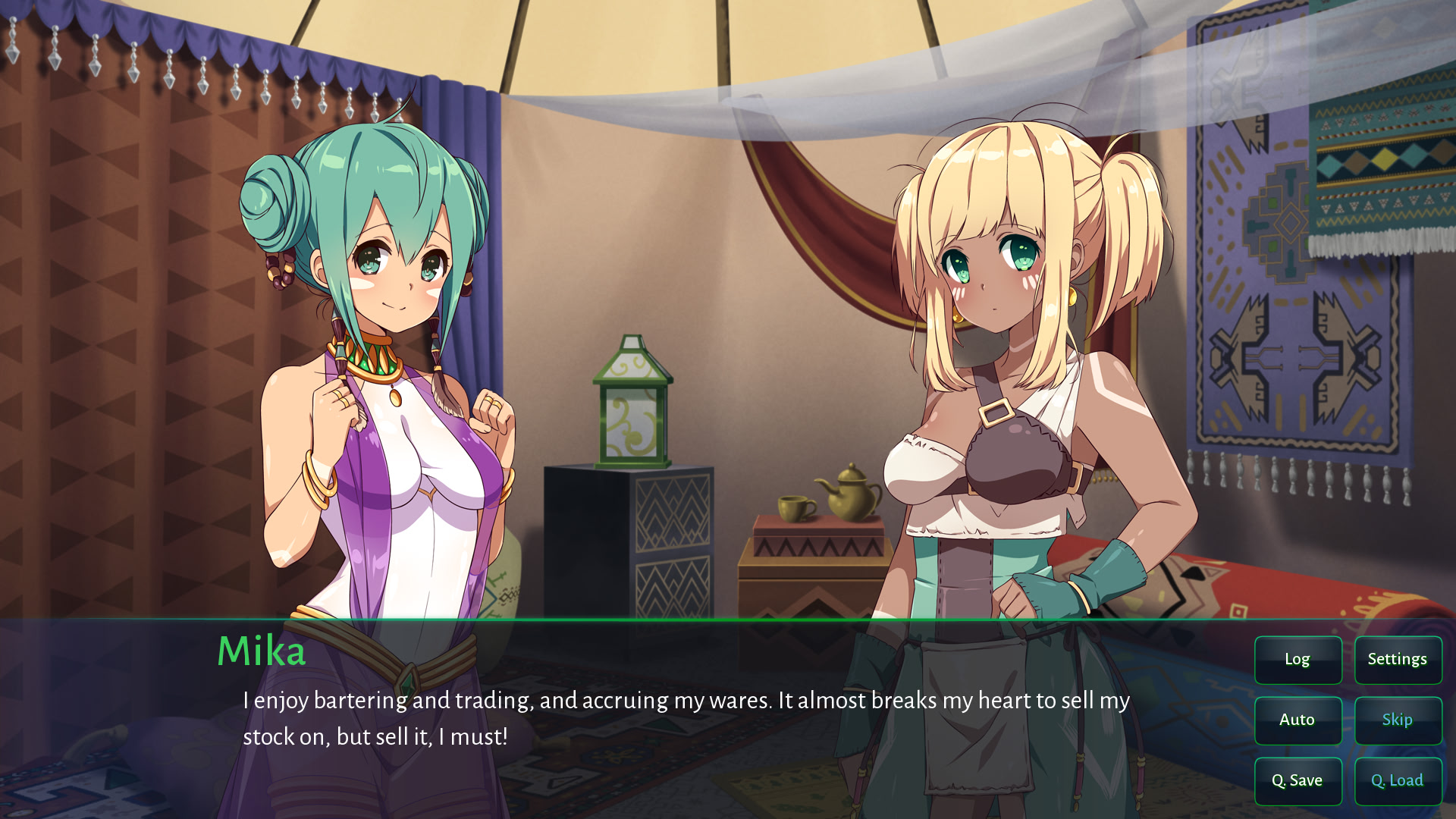Enable Auto dialogue advance
Screen dimensions: 1456x819
pyautogui.click(x=1298, y=720)
